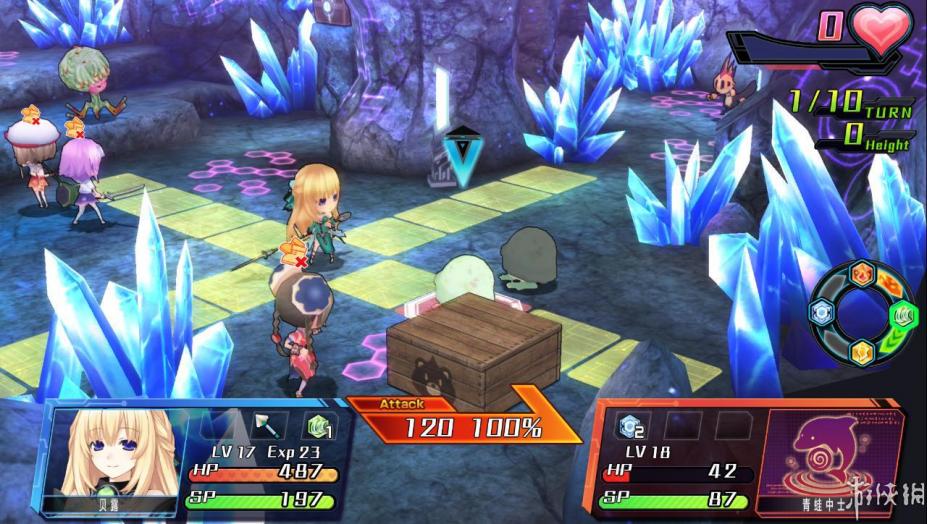Choose the blue ice element on the wheel

pyautogui.click(x=824, y=313)
